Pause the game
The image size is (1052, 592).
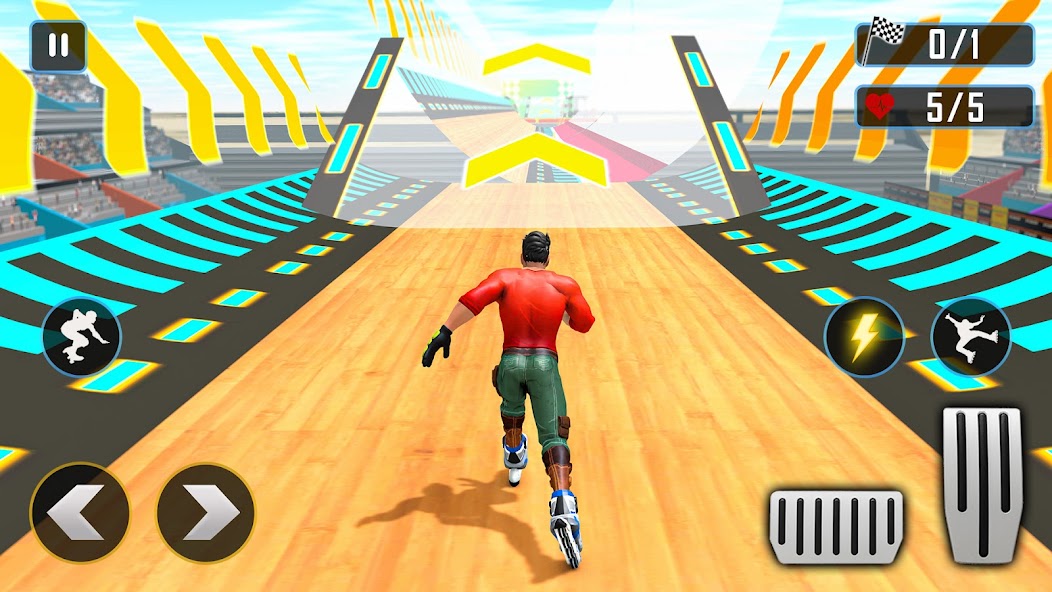coord(57,47)
